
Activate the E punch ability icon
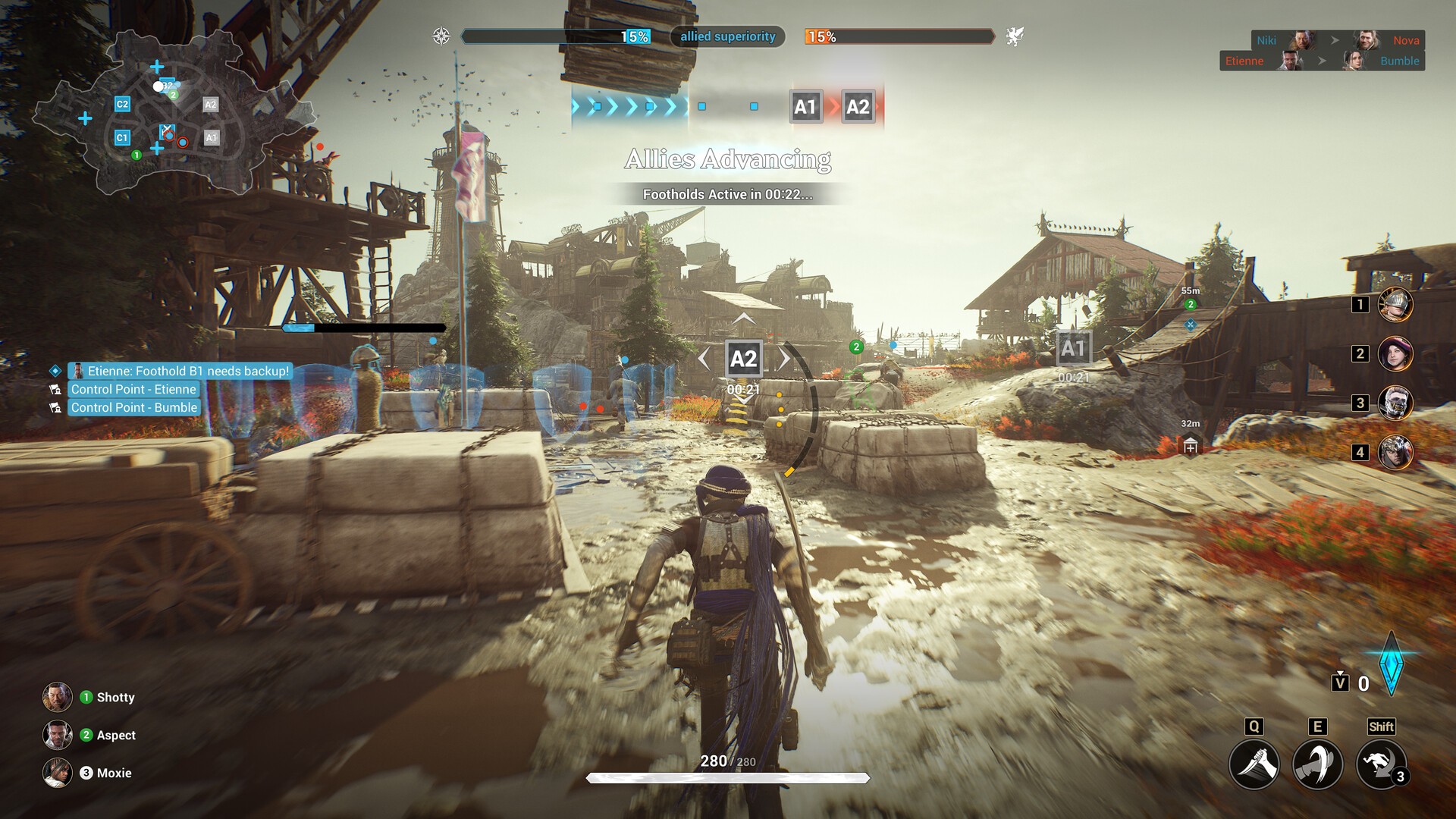click(1317, 764)
